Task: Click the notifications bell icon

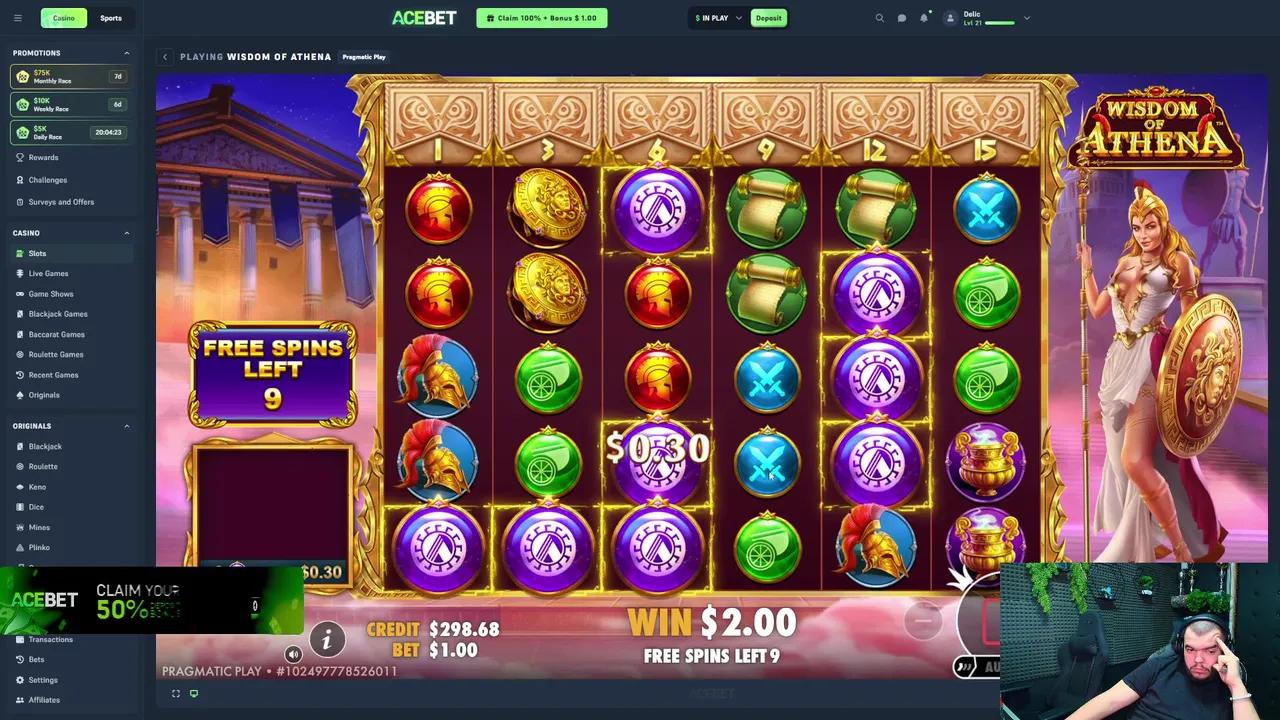Action: point(924,18)
